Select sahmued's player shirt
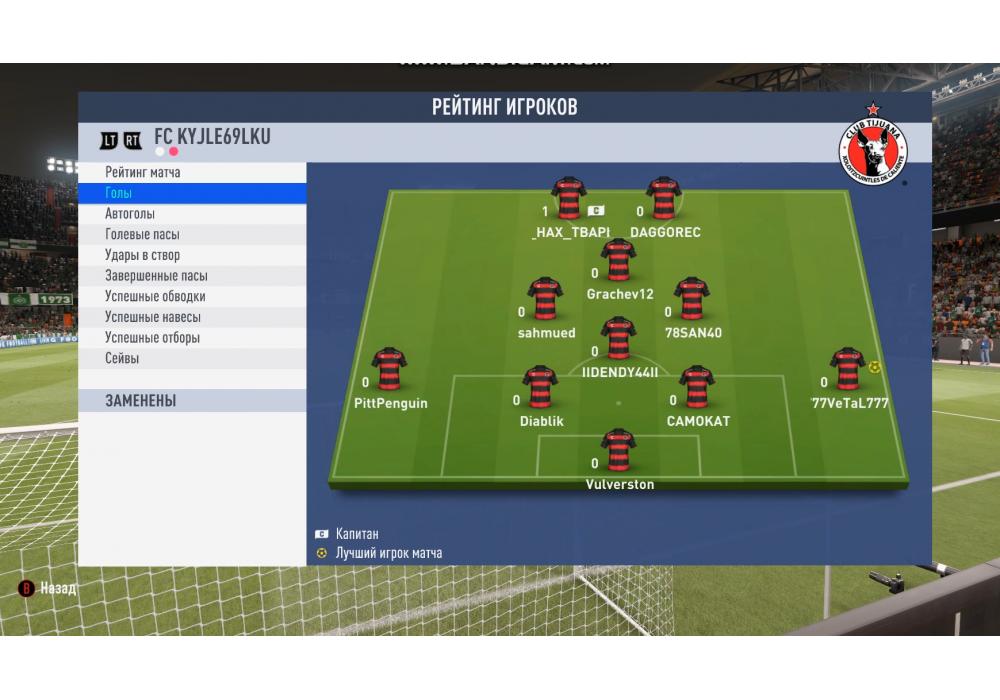The image size is (1000, 700). pos(546,299)
